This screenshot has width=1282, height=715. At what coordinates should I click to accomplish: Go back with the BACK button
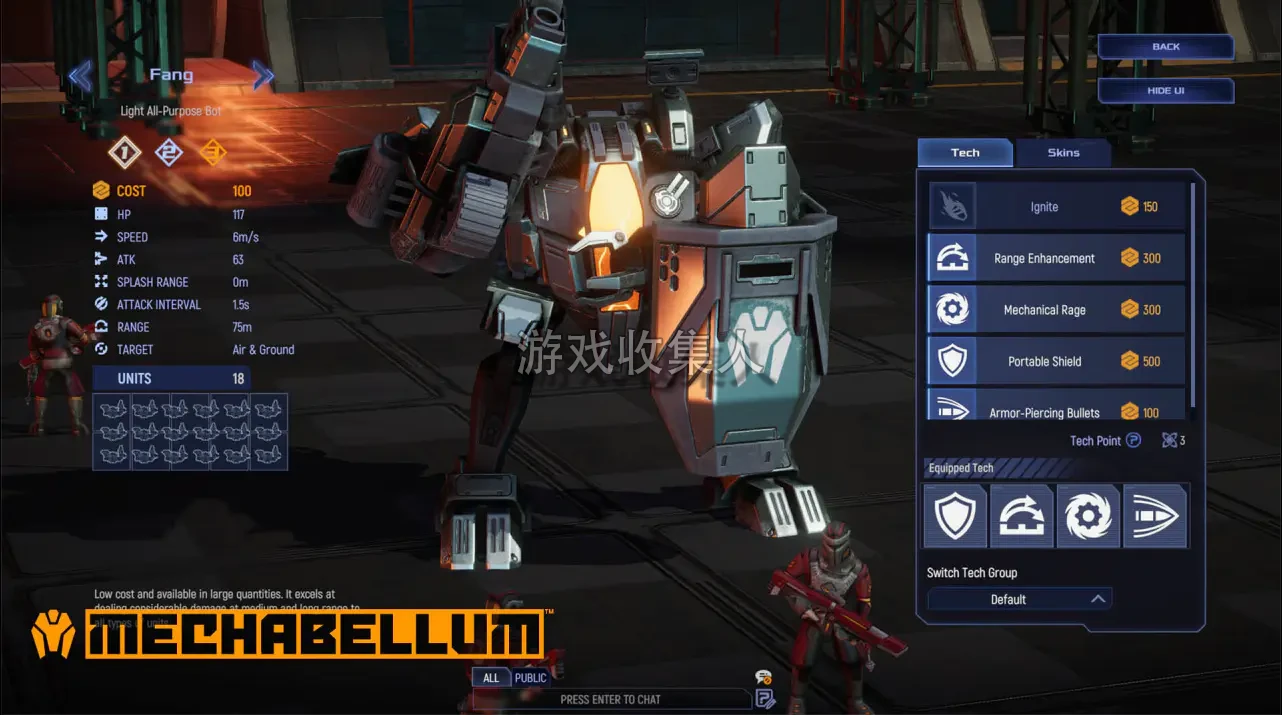point(1165,47)
